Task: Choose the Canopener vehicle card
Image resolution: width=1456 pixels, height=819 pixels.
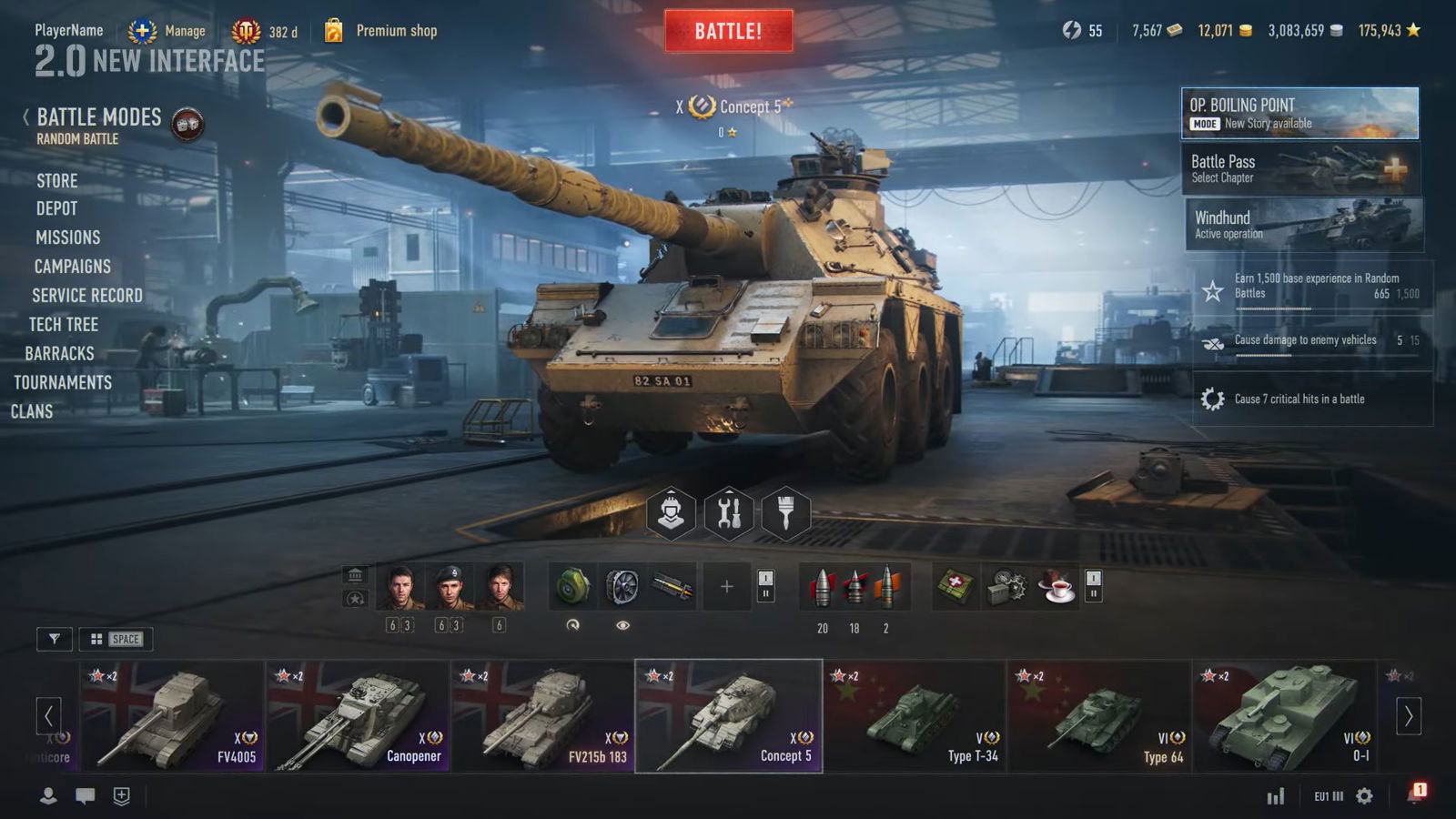Action: (x=359, y=716)
